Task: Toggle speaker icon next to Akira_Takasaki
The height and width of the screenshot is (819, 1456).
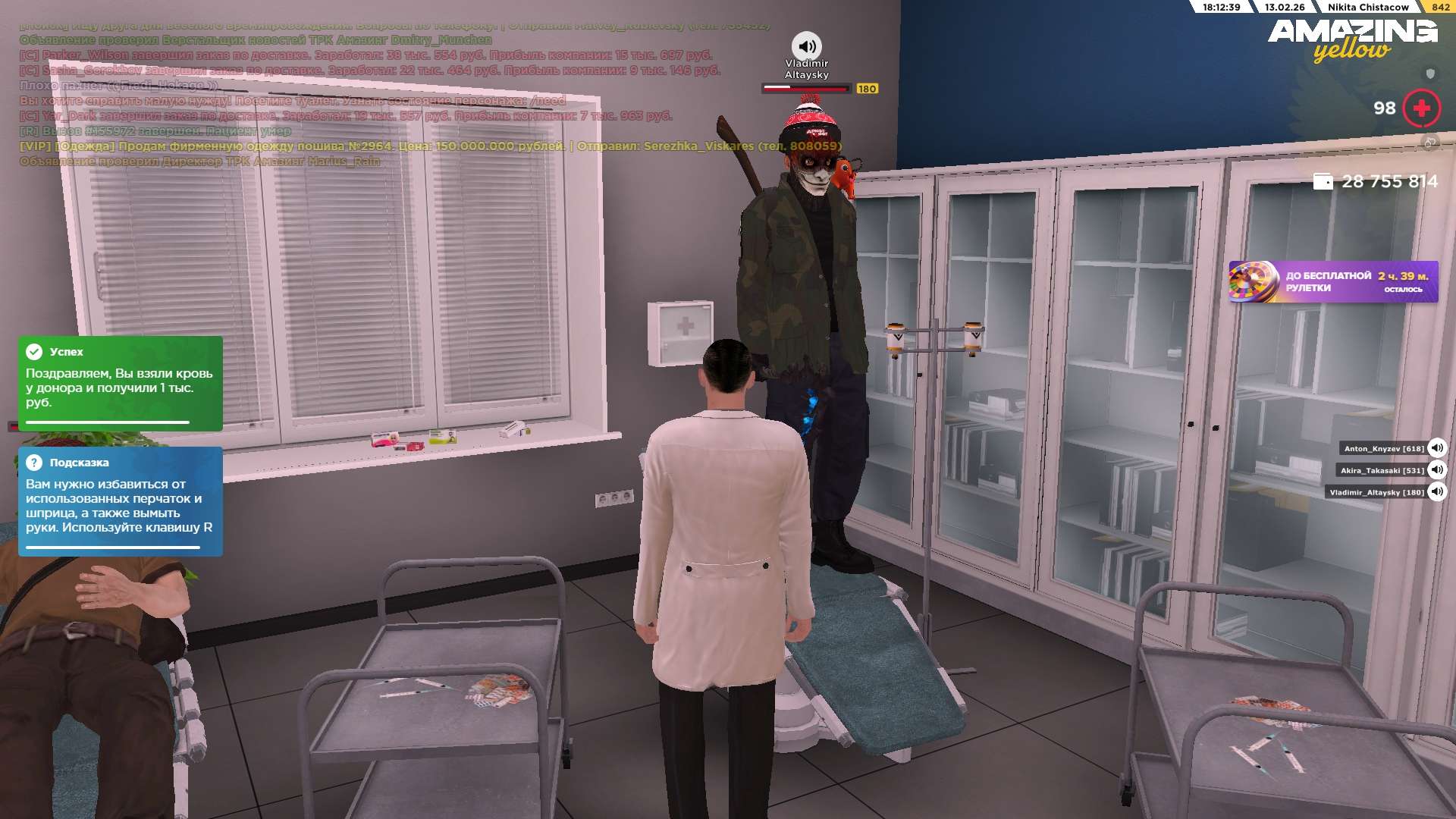Action: (1436, 469)
